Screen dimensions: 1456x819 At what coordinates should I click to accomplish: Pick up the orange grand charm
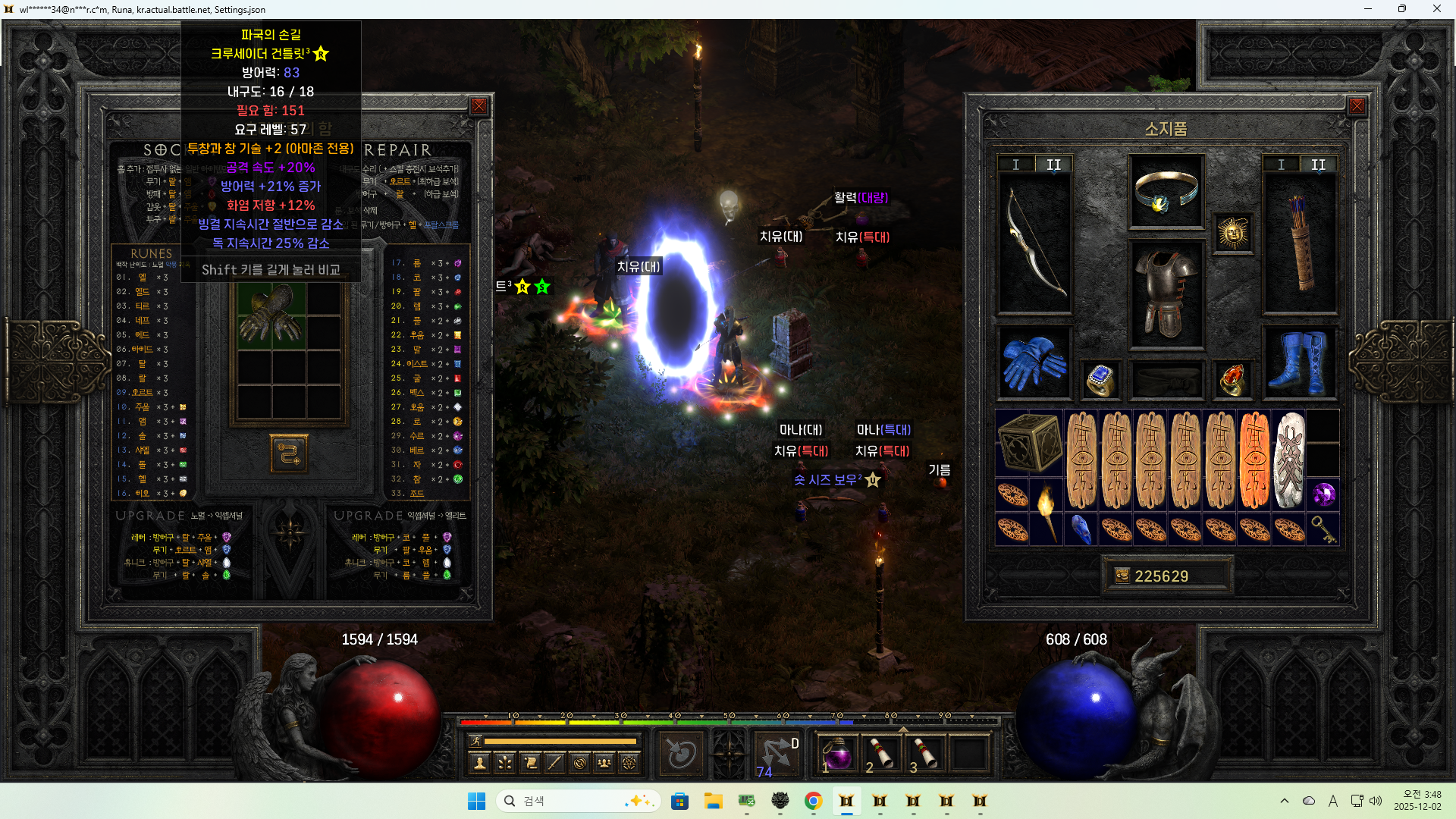[1254, 460]
